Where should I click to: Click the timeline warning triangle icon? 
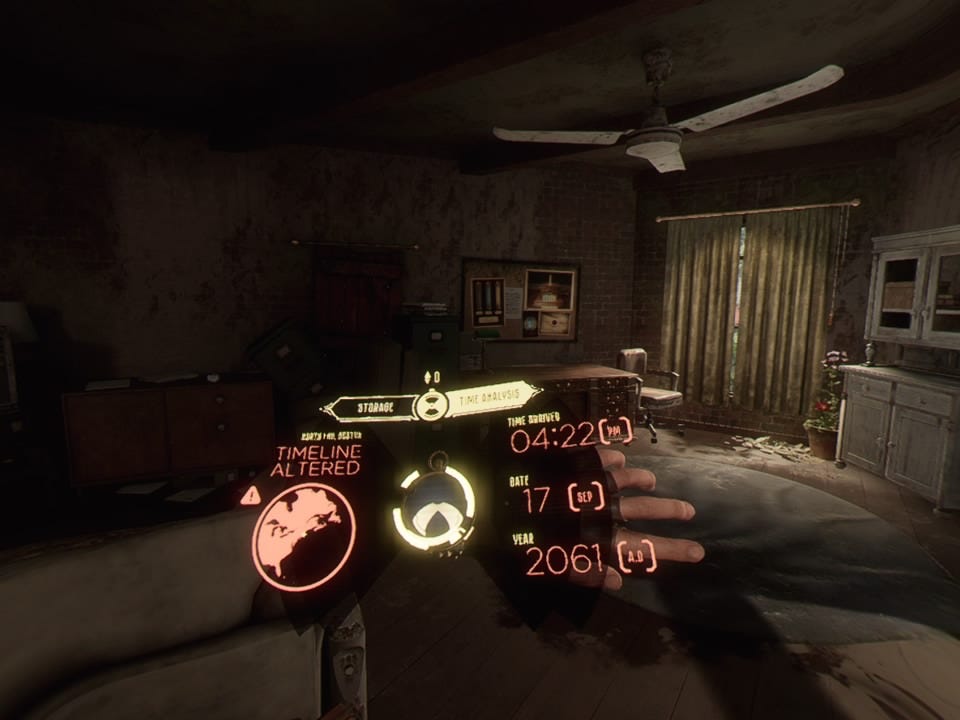[x=250, y=495]
